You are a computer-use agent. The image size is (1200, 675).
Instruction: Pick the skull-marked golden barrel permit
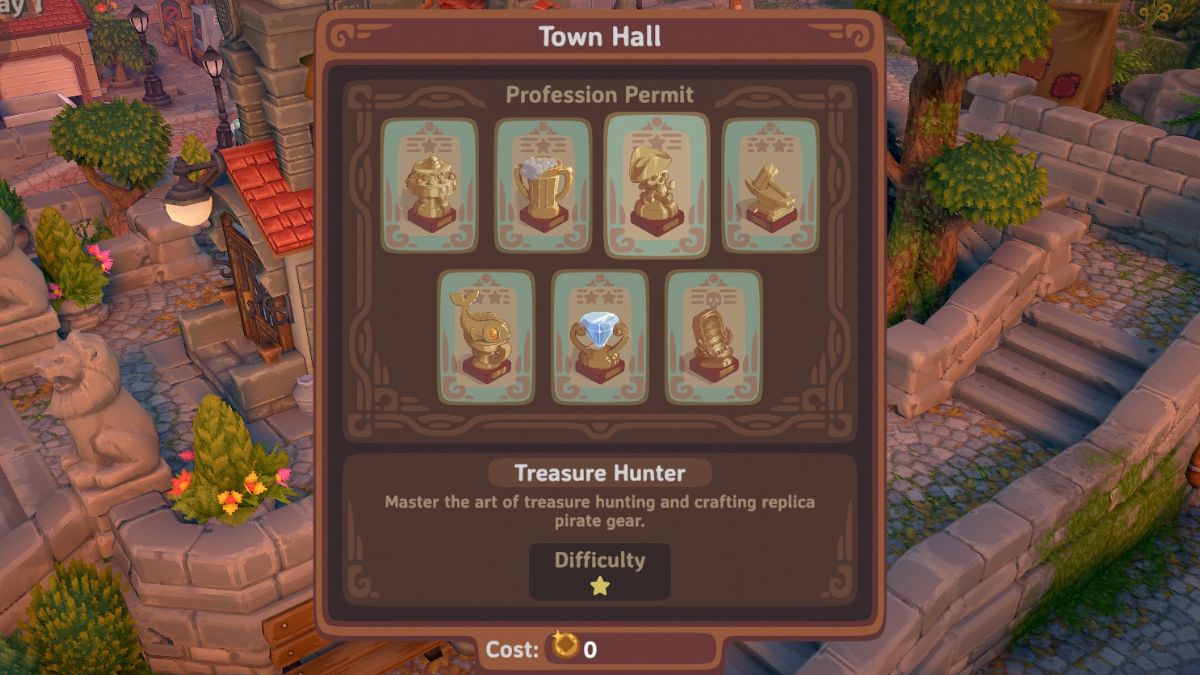pos(713,337)
